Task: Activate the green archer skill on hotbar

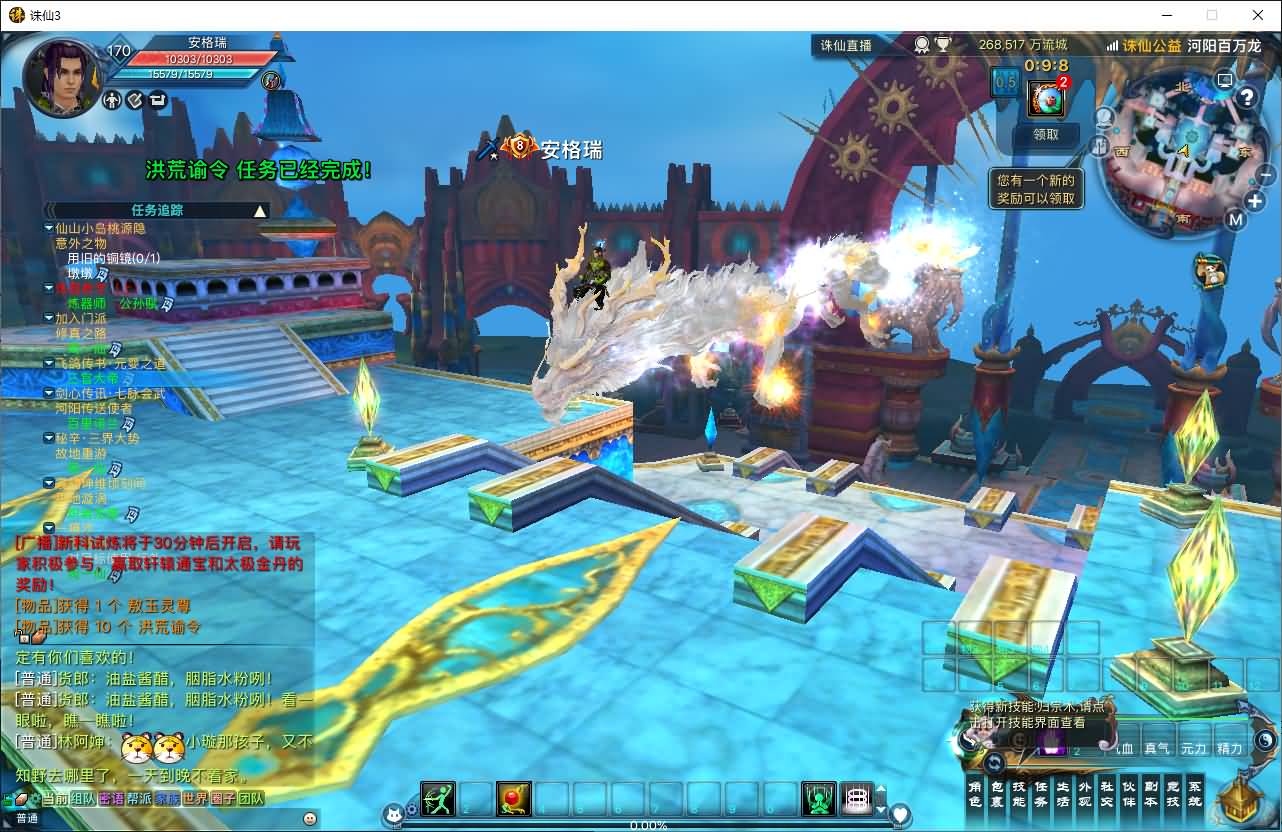Action: coord(437,799)
